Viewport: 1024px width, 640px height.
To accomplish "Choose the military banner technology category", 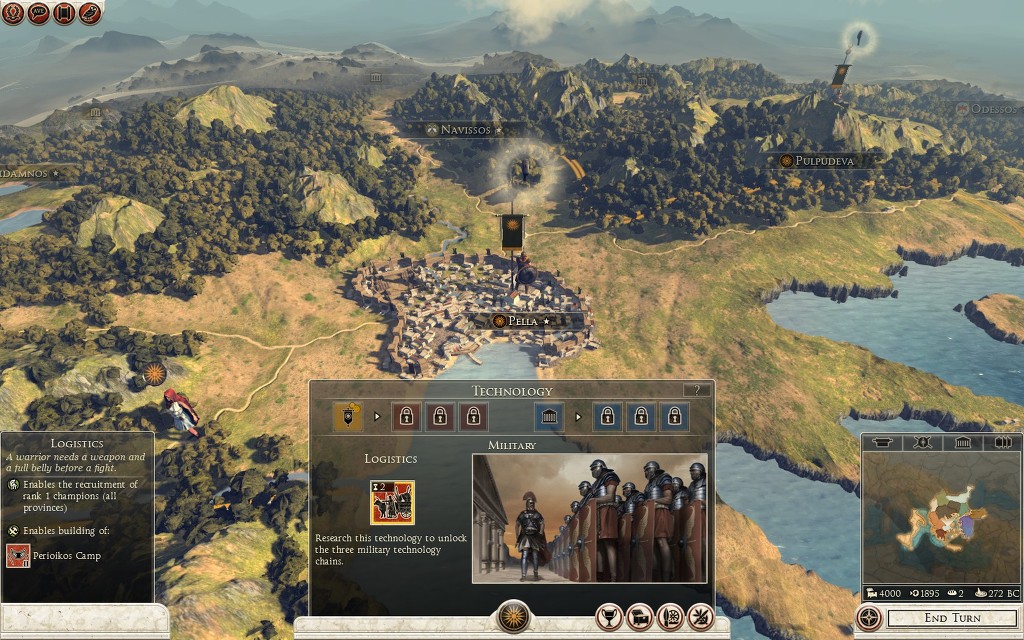I will 348,416.
